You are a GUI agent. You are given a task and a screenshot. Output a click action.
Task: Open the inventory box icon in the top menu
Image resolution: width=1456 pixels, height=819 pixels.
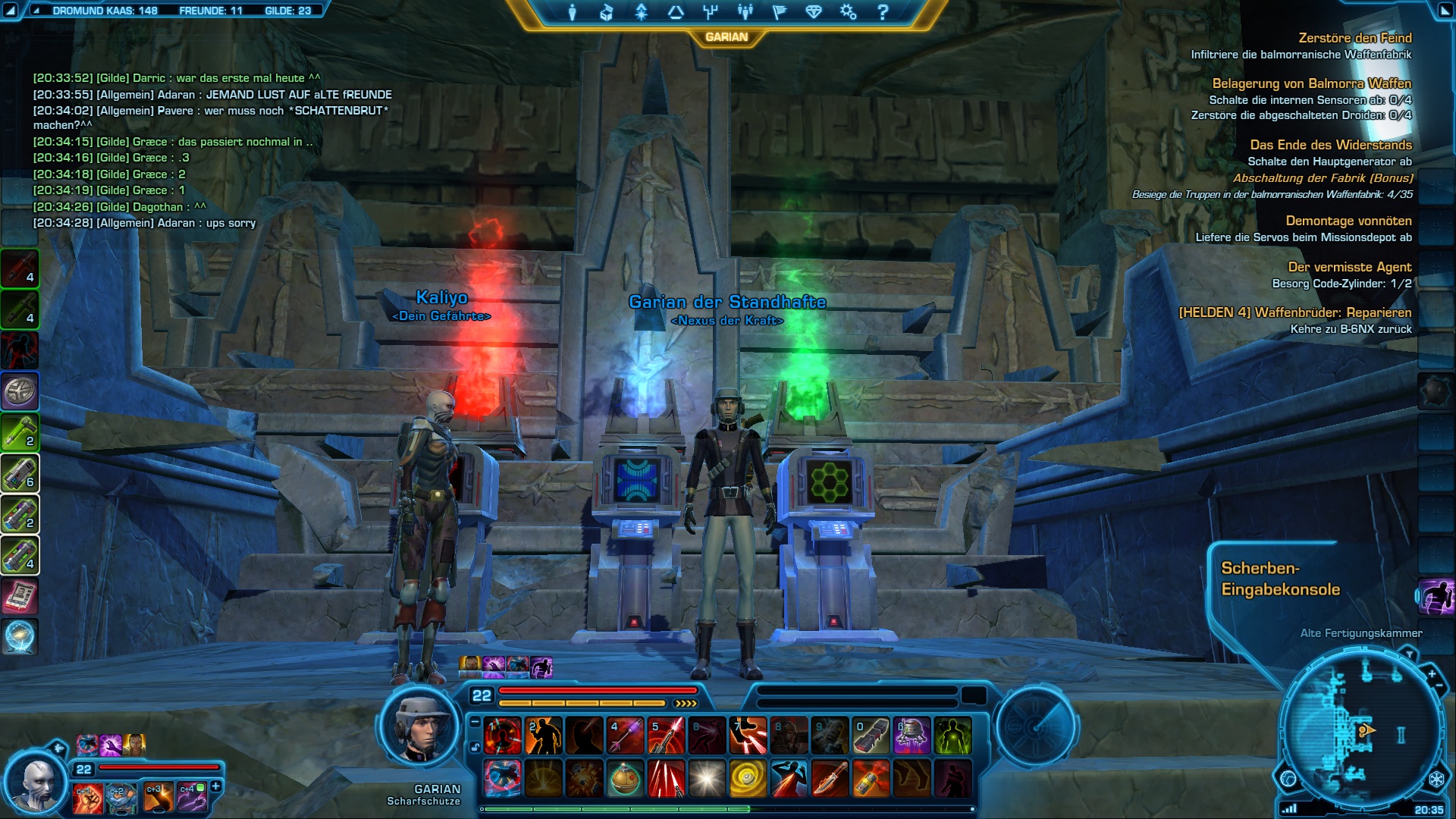click(606, 12)
